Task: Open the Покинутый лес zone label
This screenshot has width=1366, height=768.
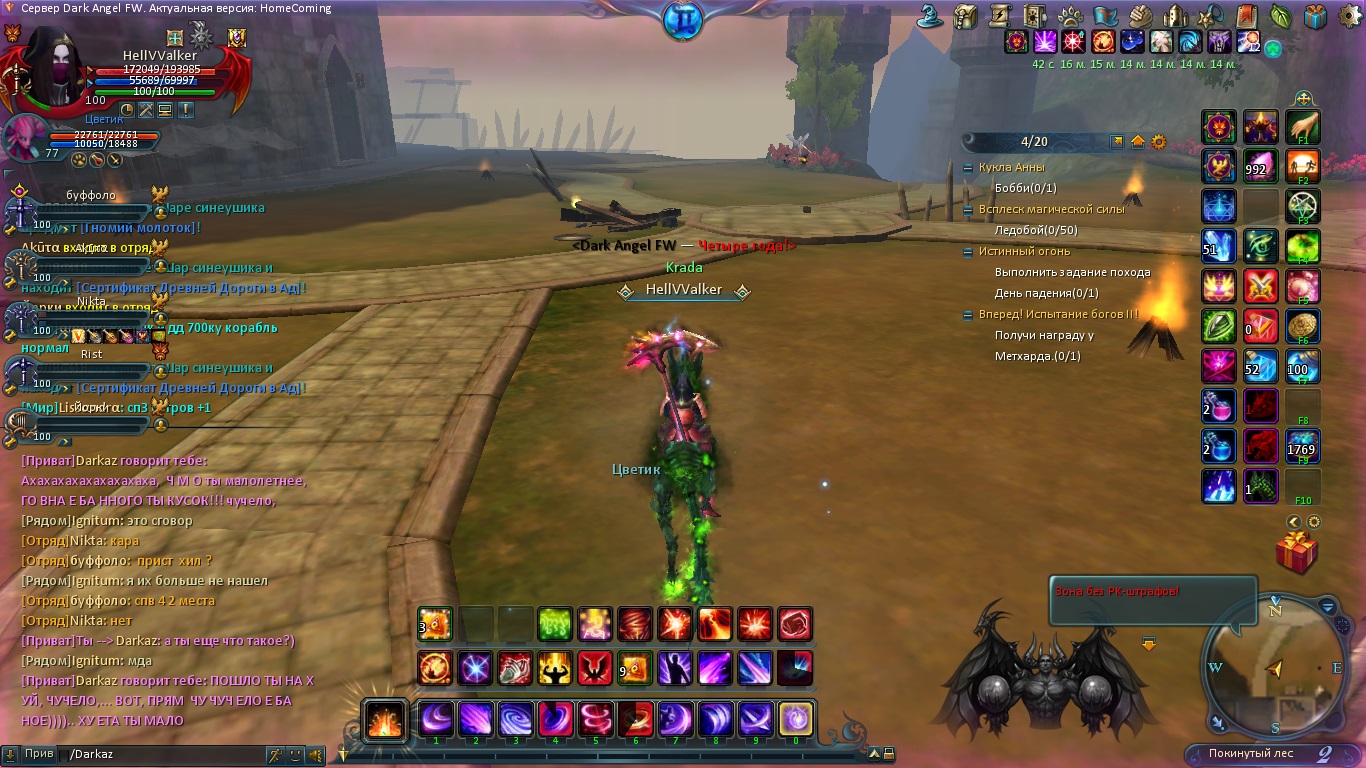Action: 1250,753
